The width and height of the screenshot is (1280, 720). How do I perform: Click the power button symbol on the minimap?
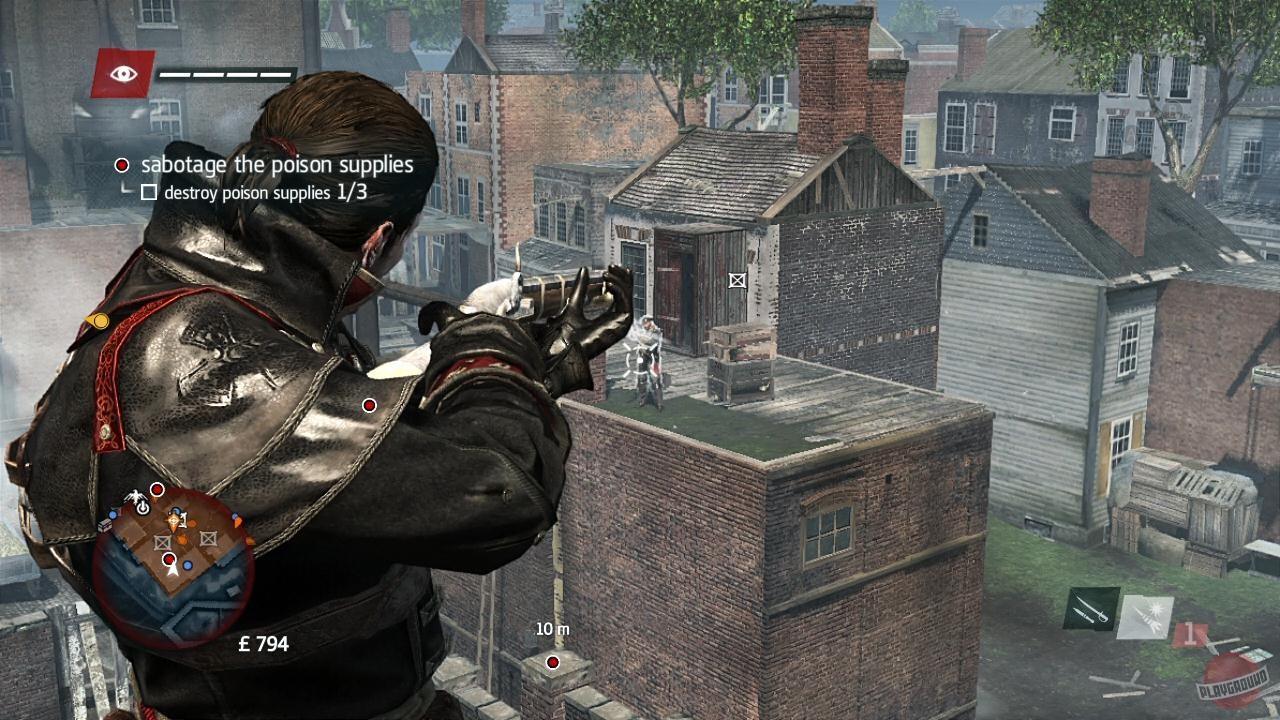[x=143, y=508]
